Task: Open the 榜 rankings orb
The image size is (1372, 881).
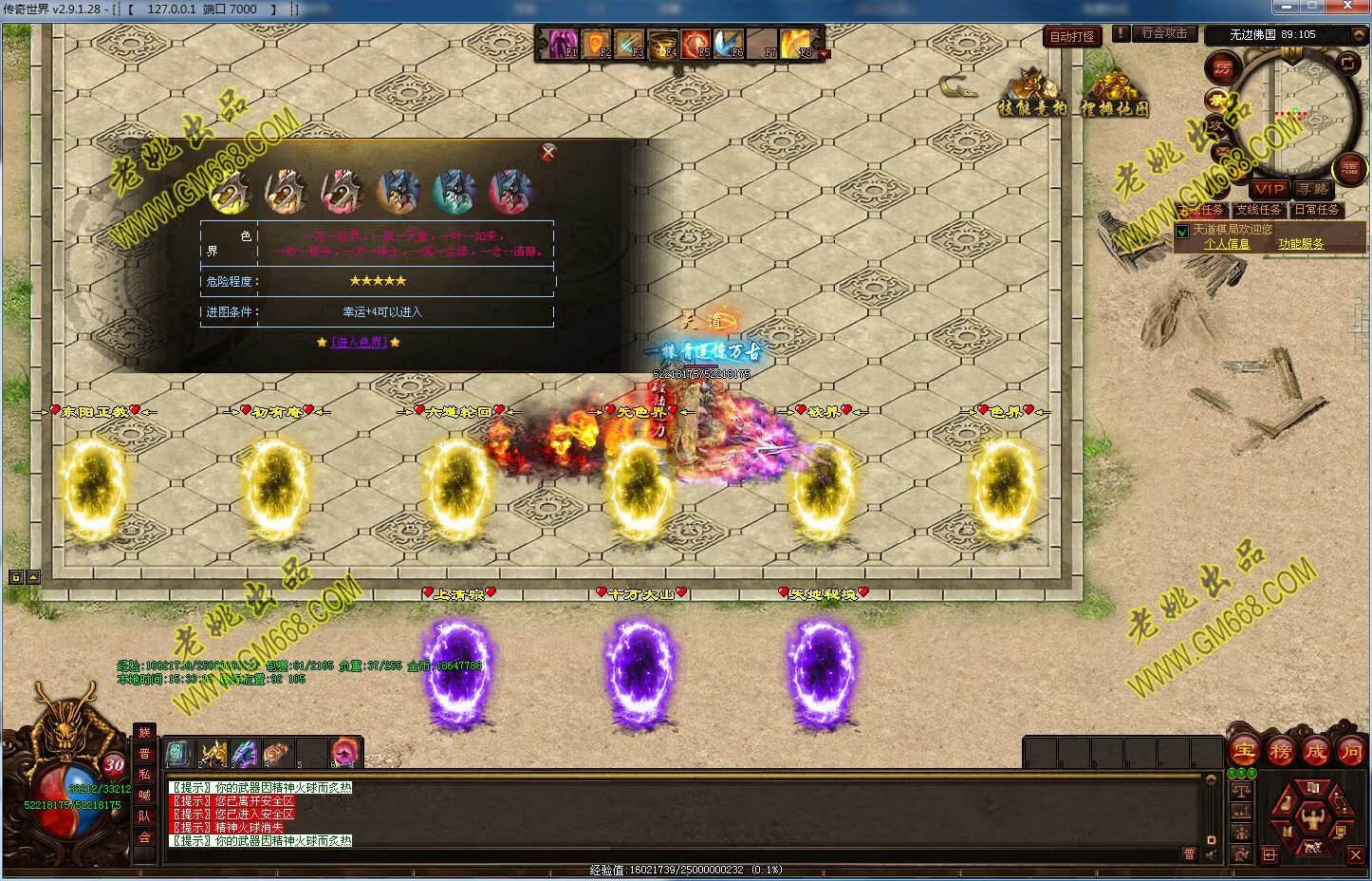Action: (x=1280, y=752)
